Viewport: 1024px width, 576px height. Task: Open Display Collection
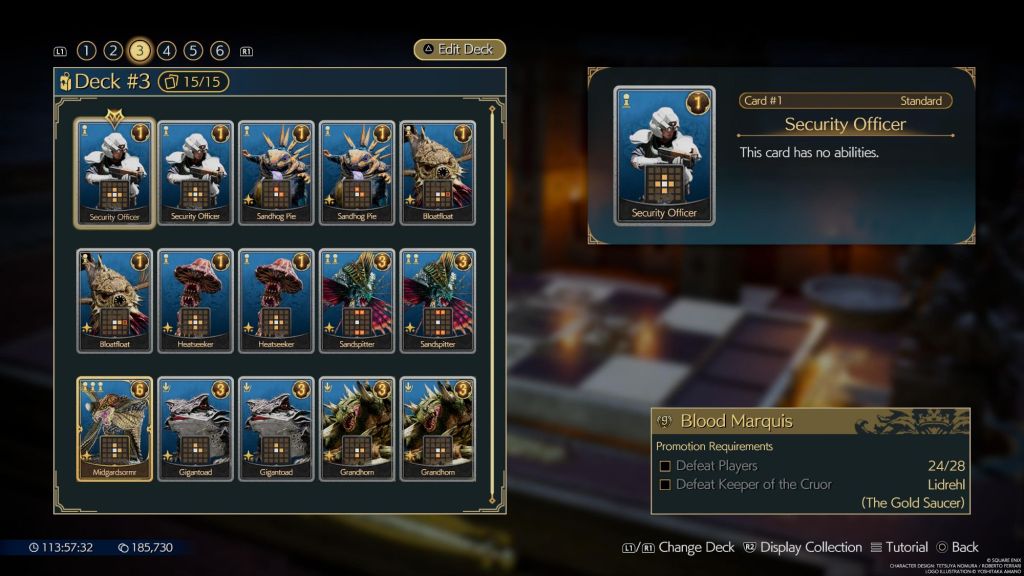801,547
